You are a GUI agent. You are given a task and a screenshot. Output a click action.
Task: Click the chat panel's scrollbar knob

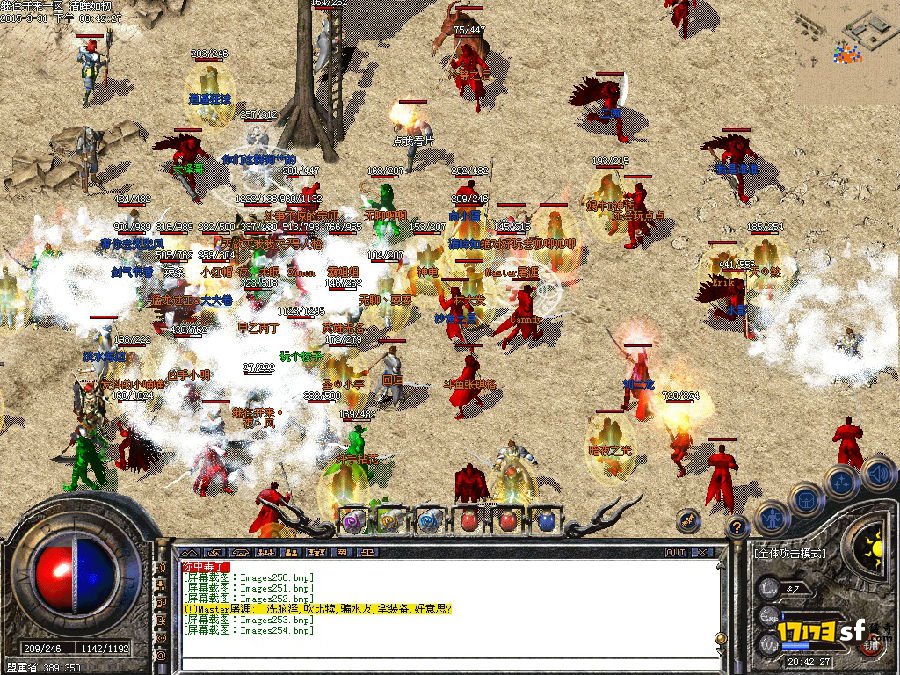click(719, 638)
